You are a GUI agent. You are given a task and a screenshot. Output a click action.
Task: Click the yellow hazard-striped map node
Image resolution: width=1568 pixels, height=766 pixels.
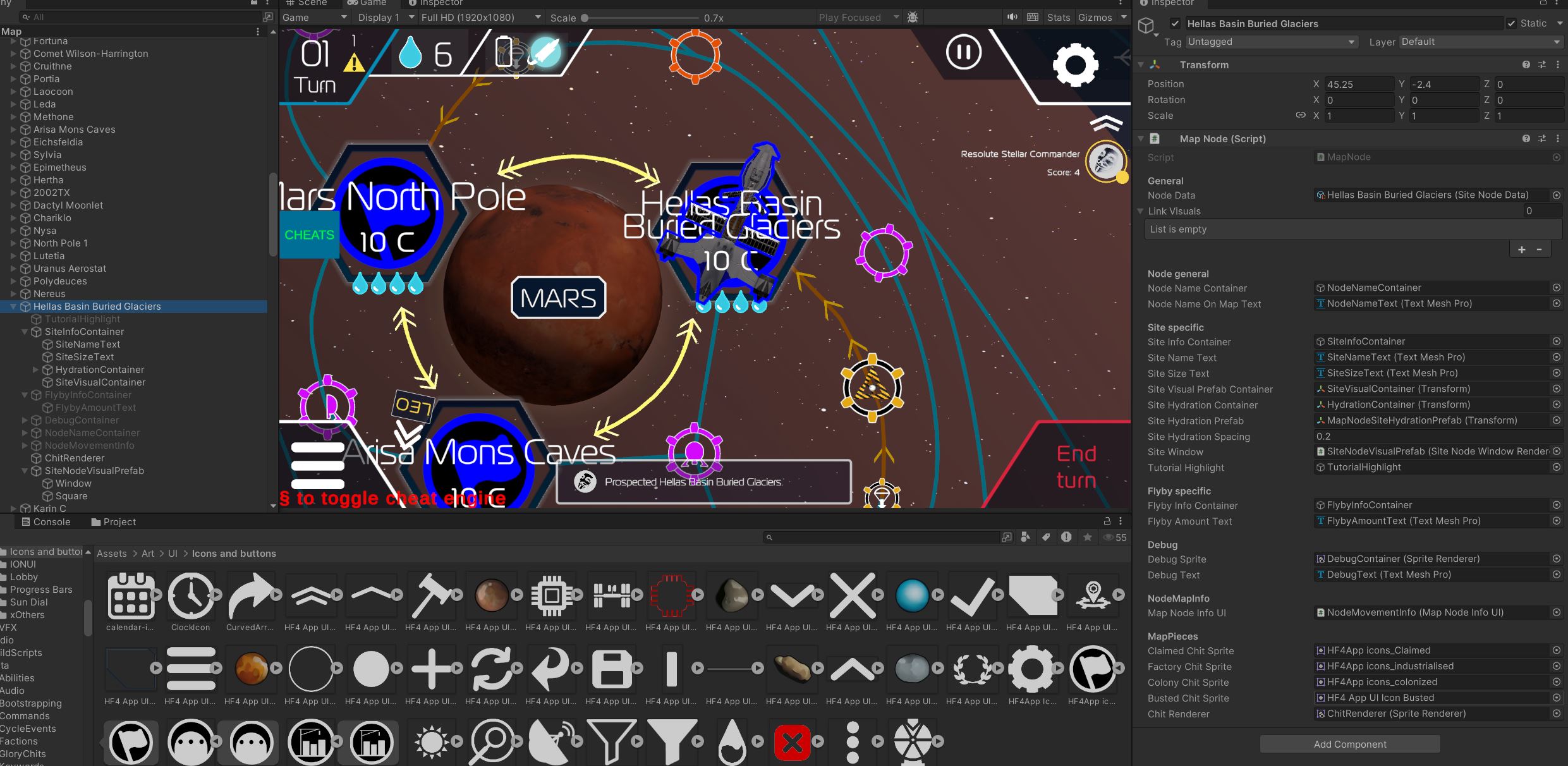[872, 388]
